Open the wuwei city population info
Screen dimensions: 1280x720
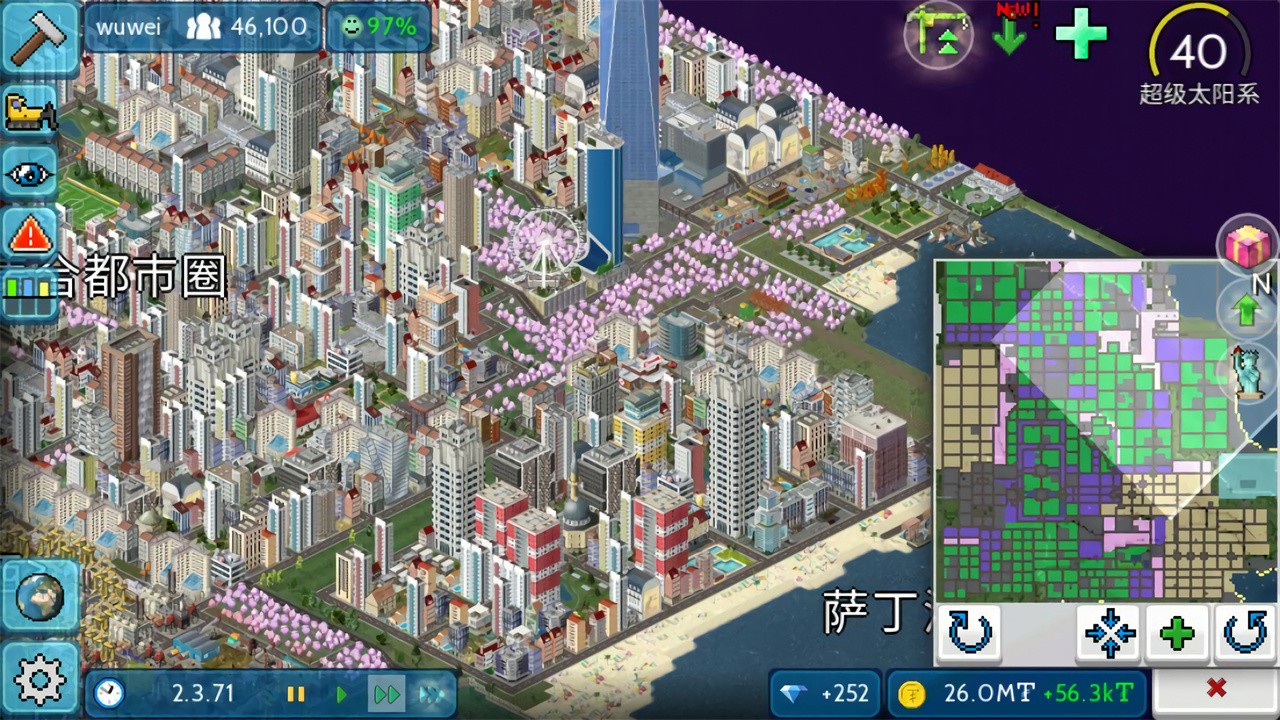[x=202, y=27]
